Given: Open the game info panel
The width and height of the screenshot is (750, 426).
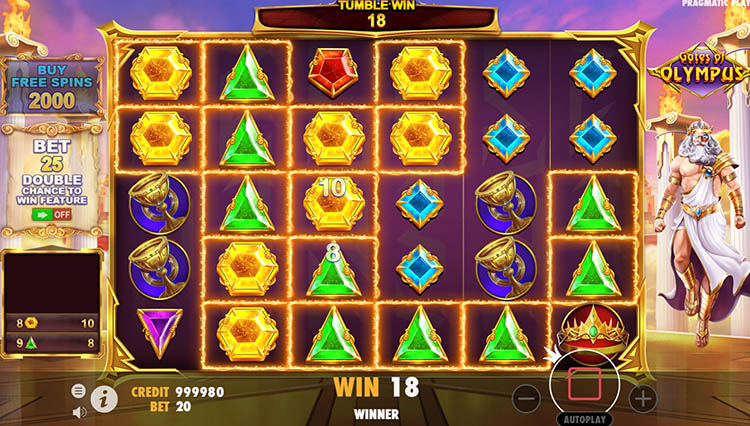Looking at the screenshot, I should click(x=104, y=398).
